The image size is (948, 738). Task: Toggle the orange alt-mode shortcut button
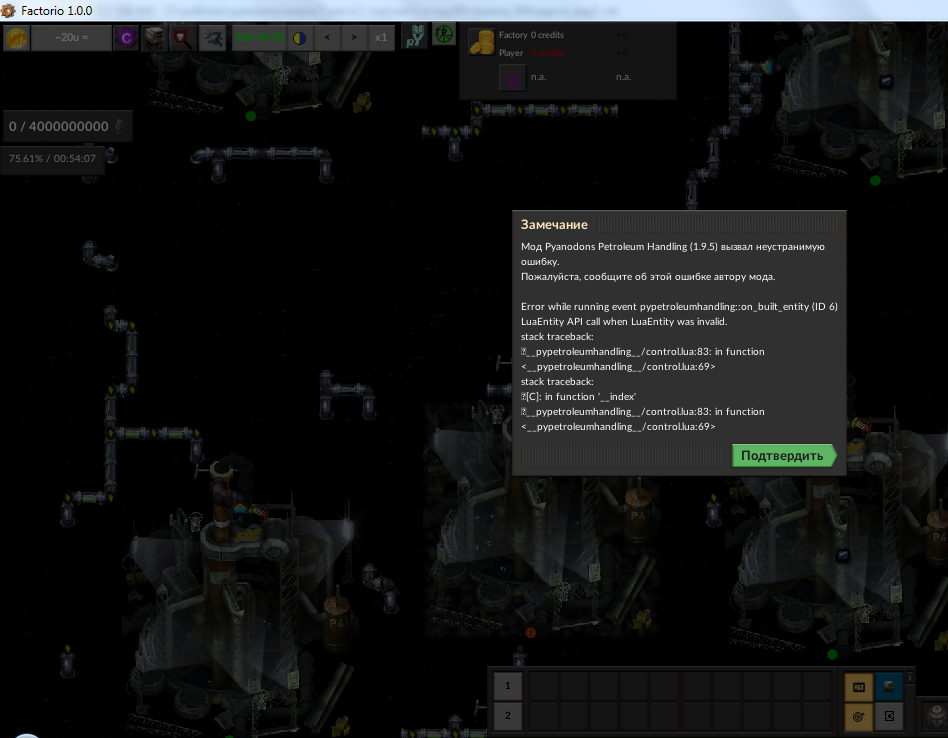click(858, 686)
